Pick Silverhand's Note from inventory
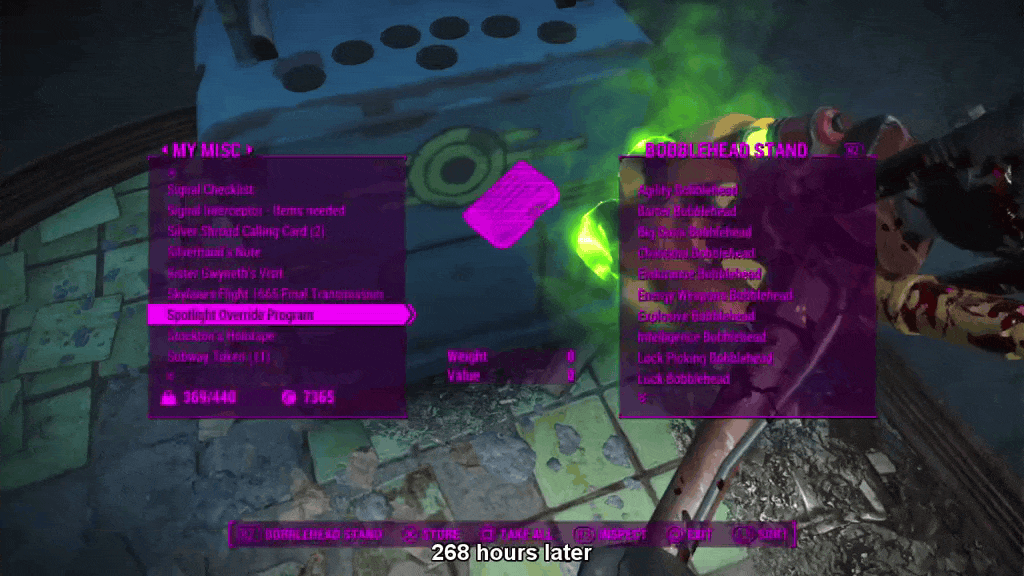 [x=213, y=253]
